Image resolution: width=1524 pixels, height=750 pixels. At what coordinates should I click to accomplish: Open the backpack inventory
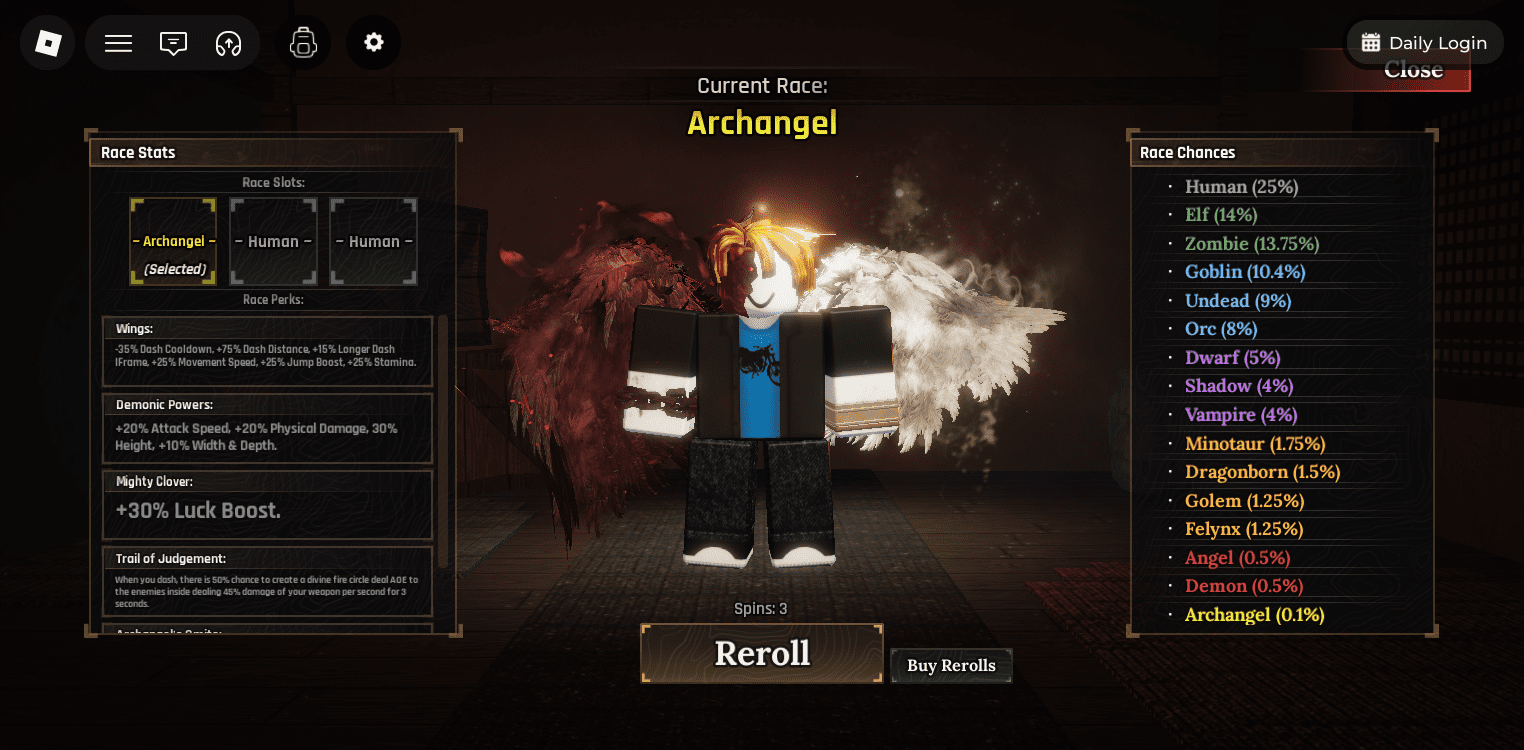[x=303, y=43]
